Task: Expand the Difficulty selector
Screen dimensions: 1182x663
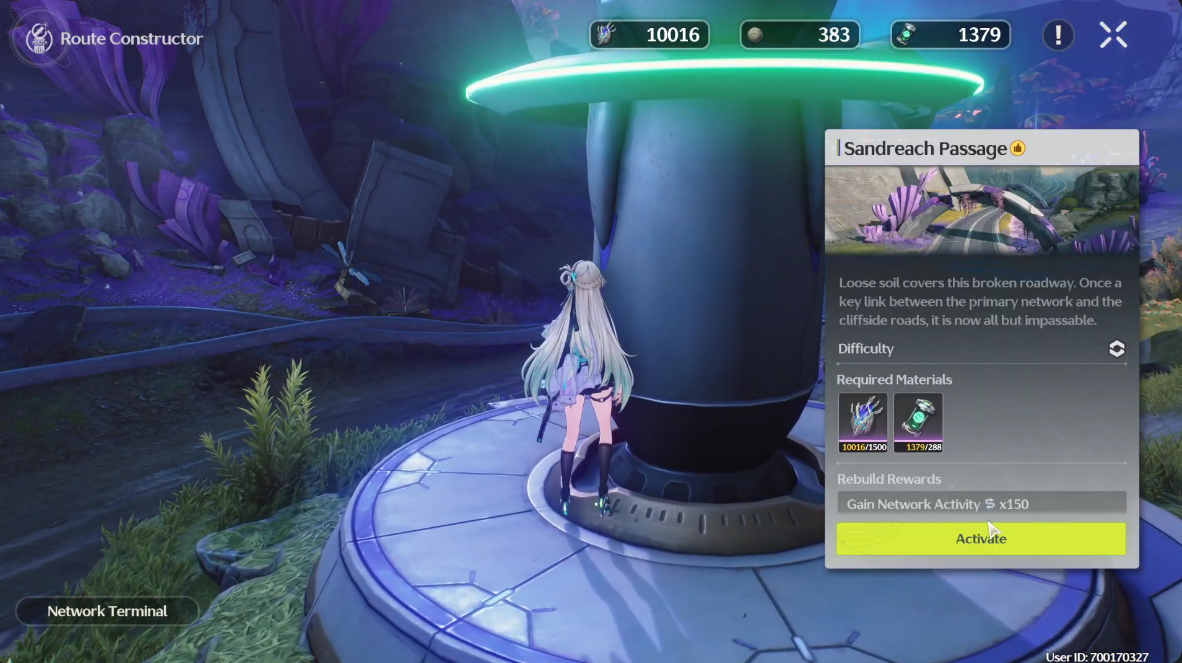Action: pos(1117,349)
